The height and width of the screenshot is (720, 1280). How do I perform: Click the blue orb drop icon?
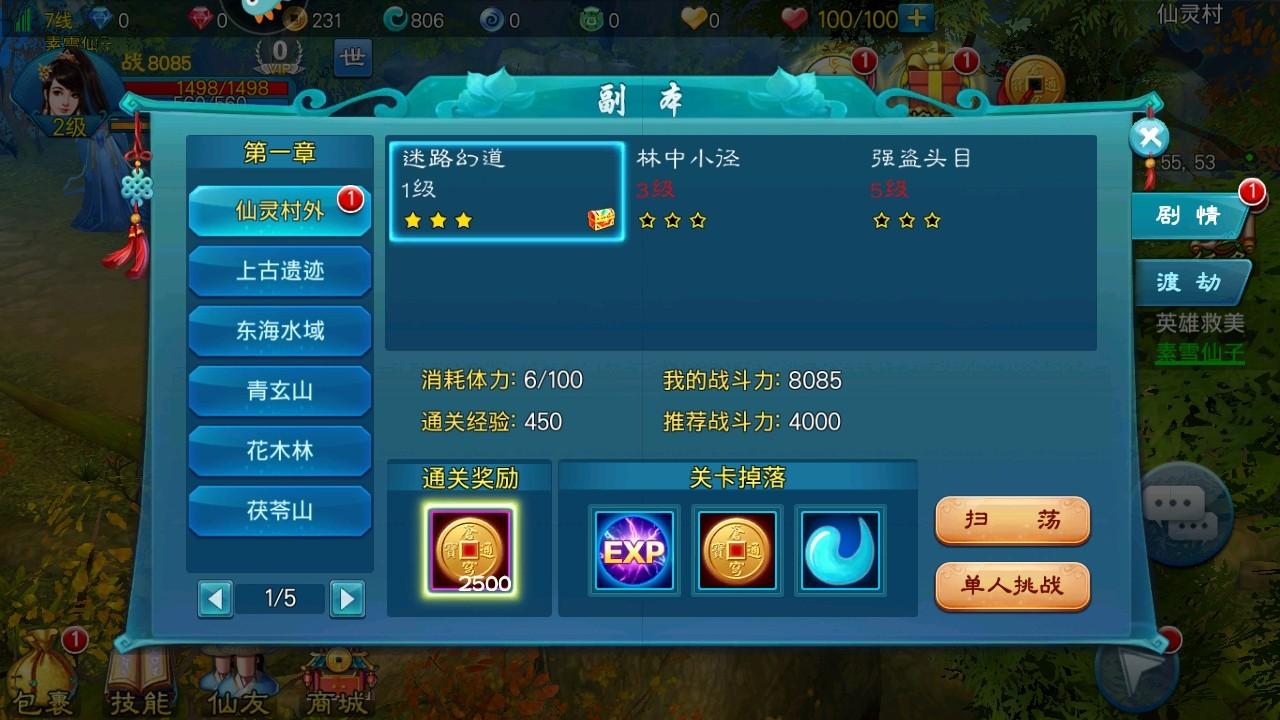coord(841,551)
